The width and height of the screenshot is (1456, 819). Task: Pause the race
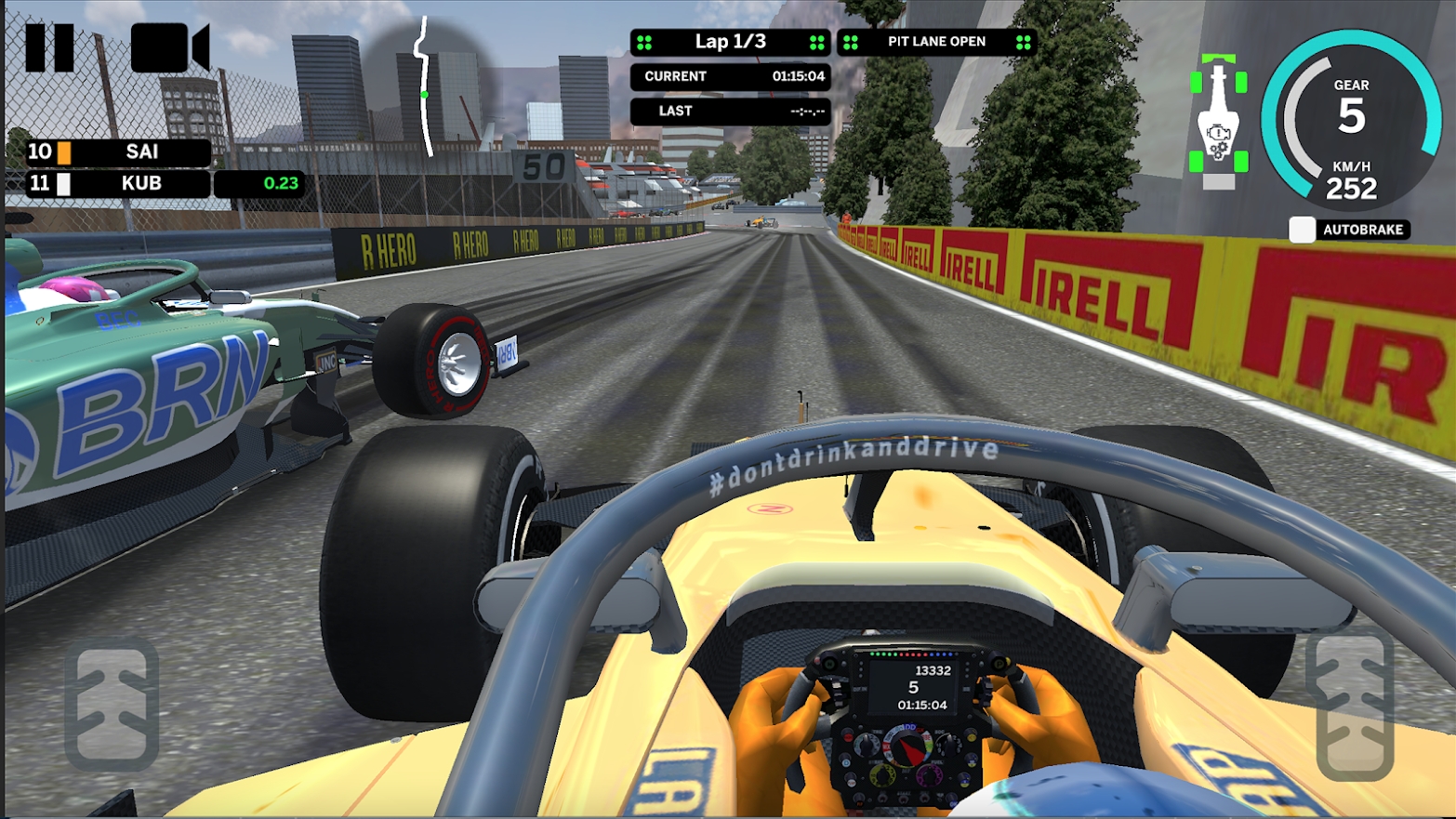(x=49, y=47)
